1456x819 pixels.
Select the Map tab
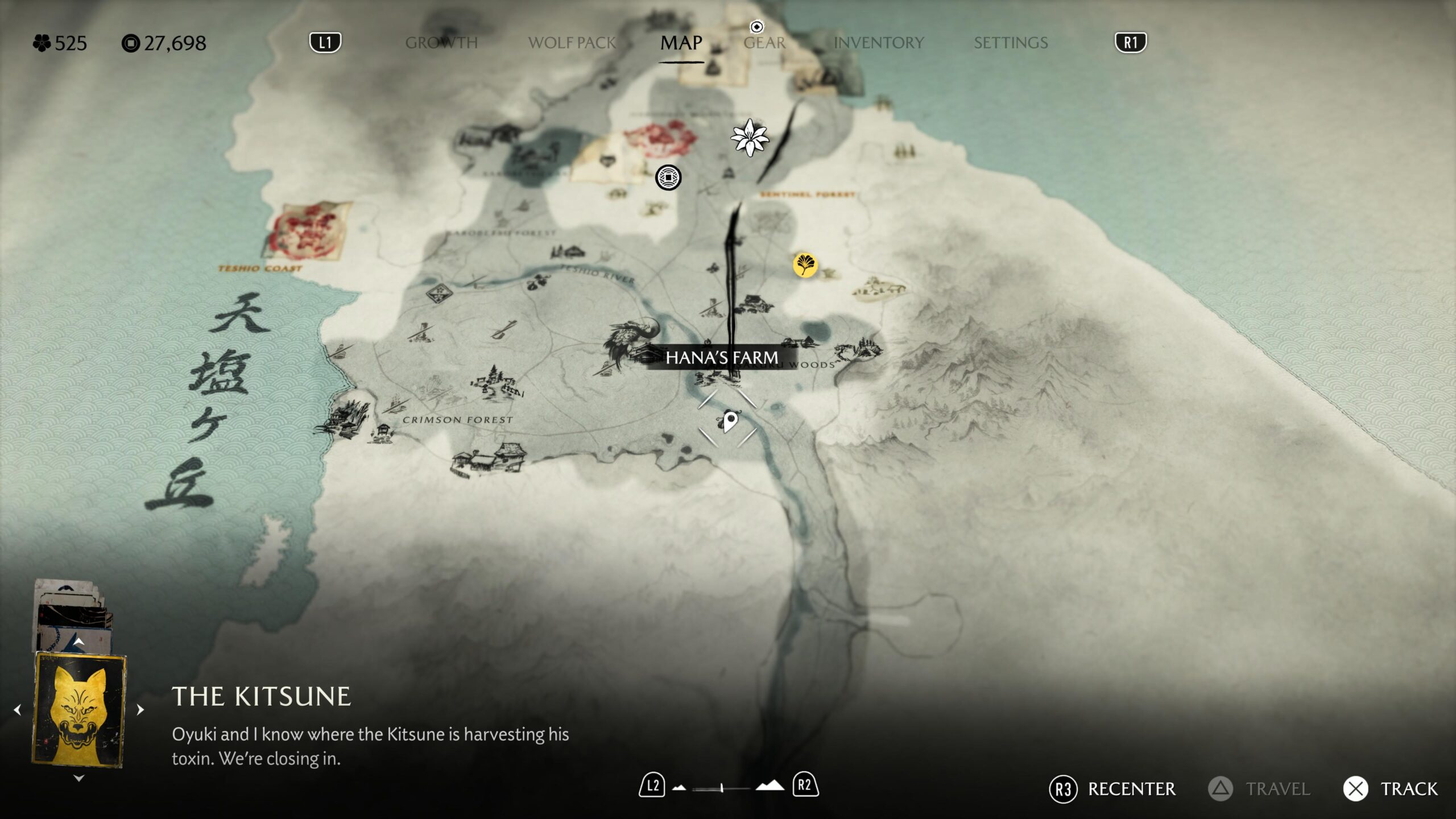click(x=681, y=43)
